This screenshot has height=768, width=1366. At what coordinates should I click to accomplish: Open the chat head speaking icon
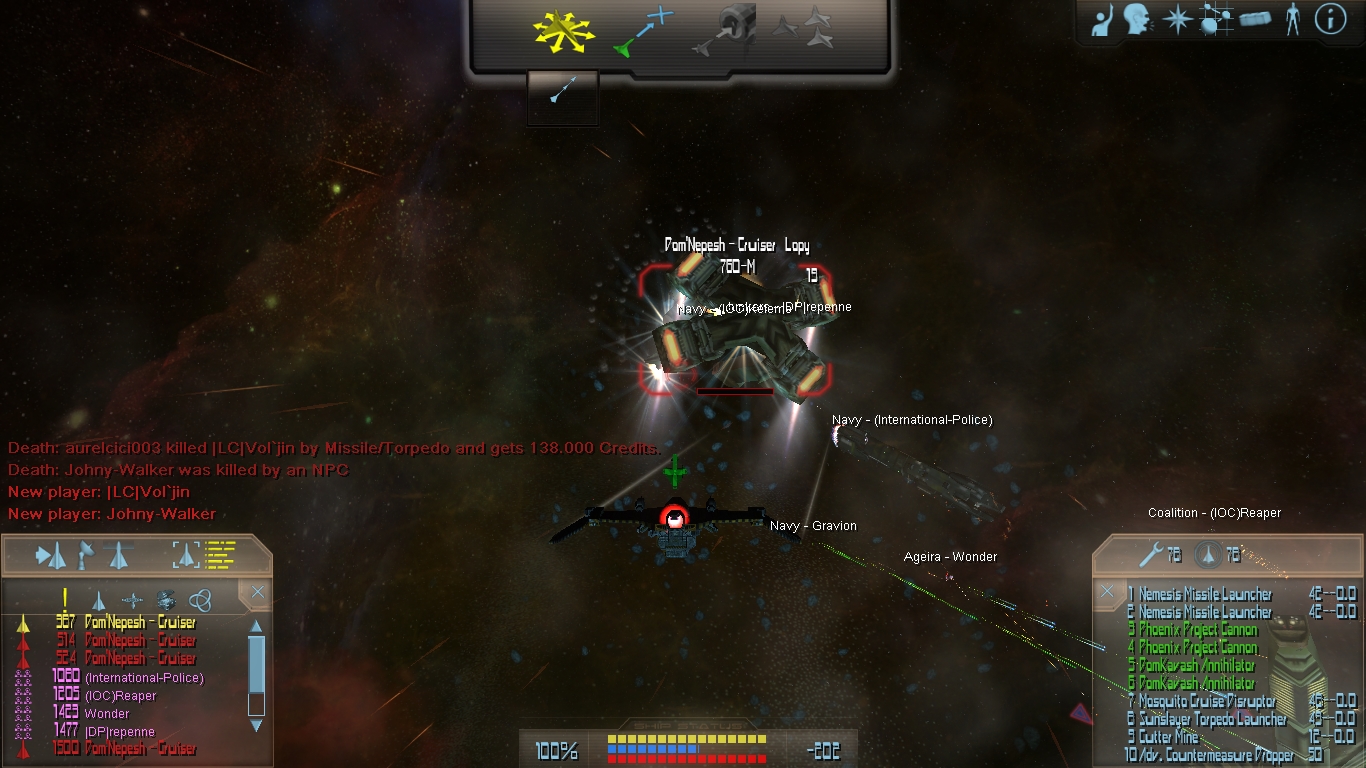(x=1137, y=20)
